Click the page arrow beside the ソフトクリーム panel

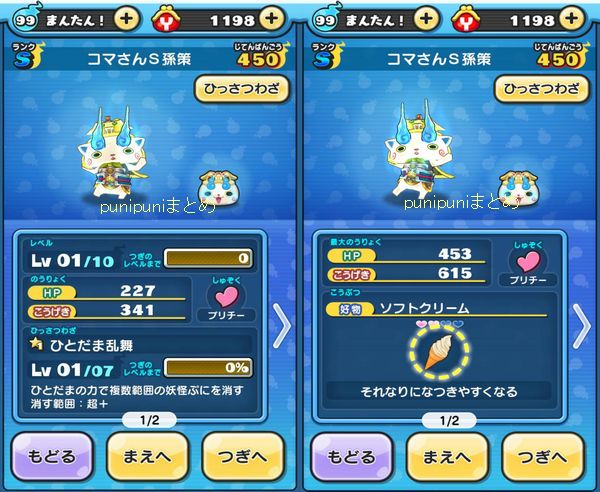pos(582,325)
